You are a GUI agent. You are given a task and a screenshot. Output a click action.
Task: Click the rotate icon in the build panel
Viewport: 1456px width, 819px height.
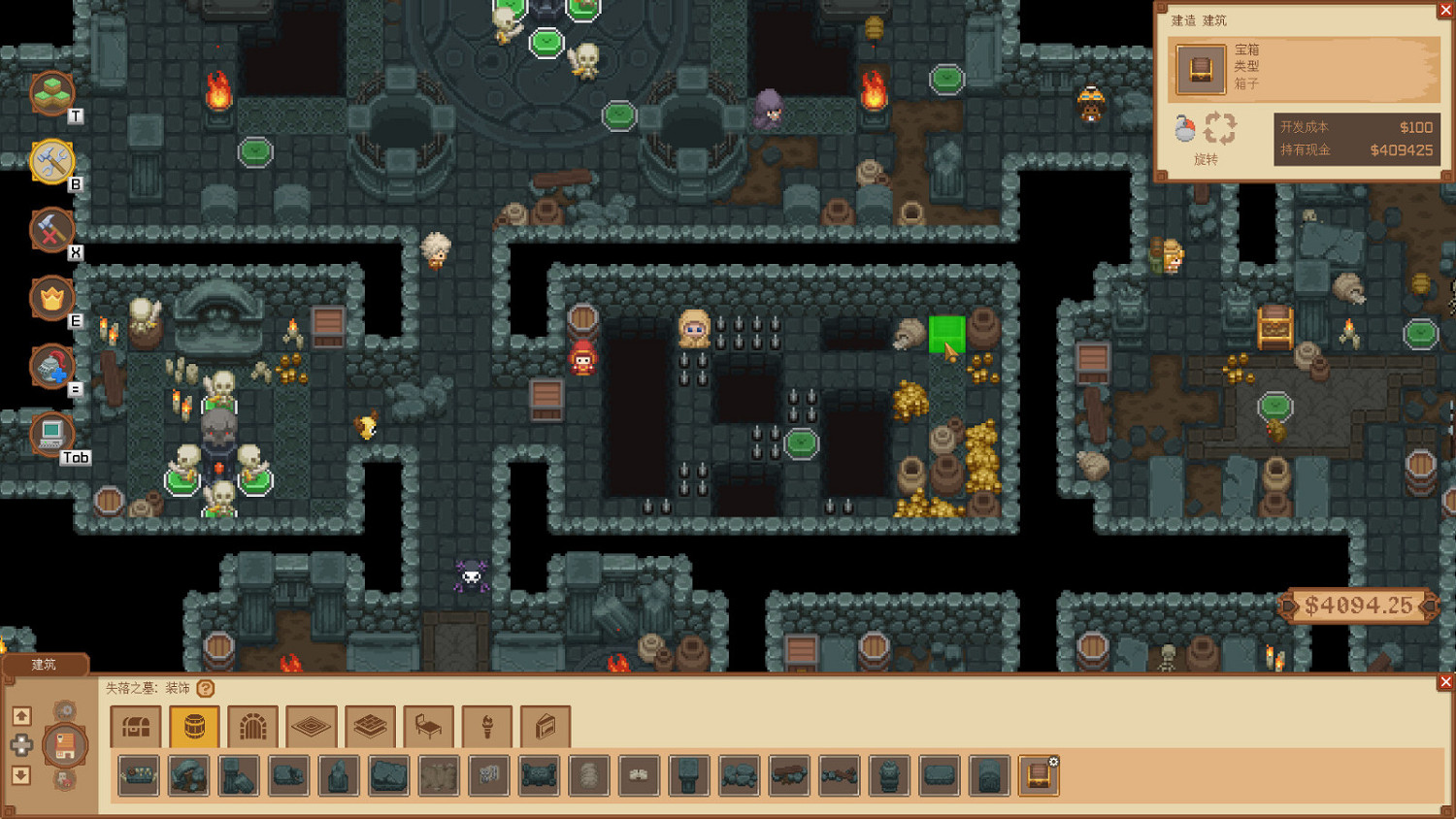(1219, 127)
